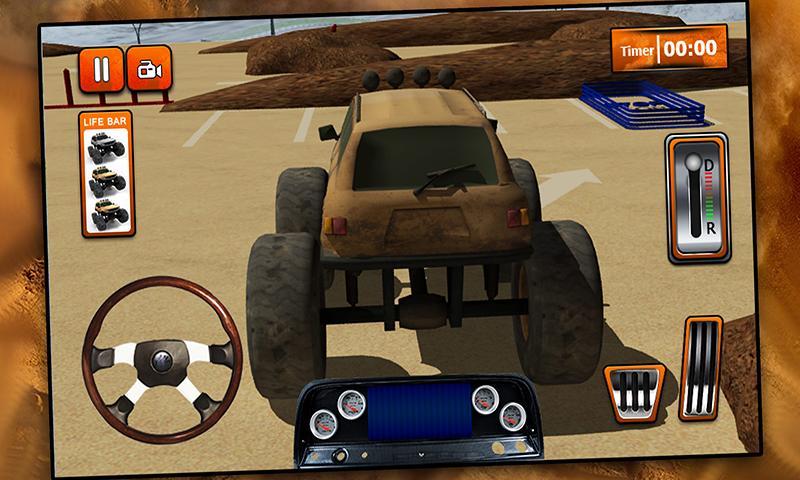Viewport: 800px width, 480px height.
Task: Pause the game with the orange pause button
Action: 101,69
